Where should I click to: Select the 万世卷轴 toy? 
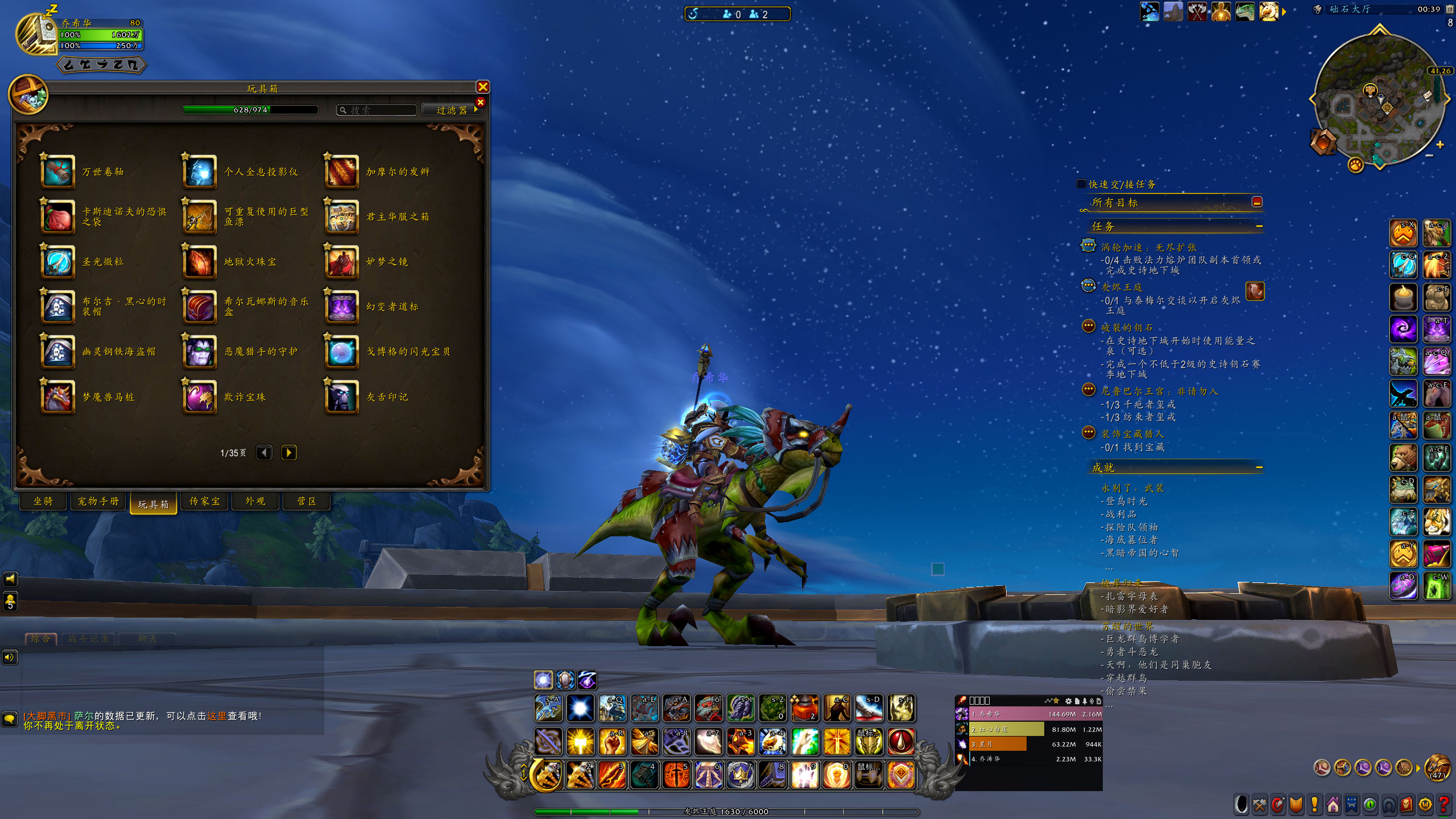[x=57, y=172]
